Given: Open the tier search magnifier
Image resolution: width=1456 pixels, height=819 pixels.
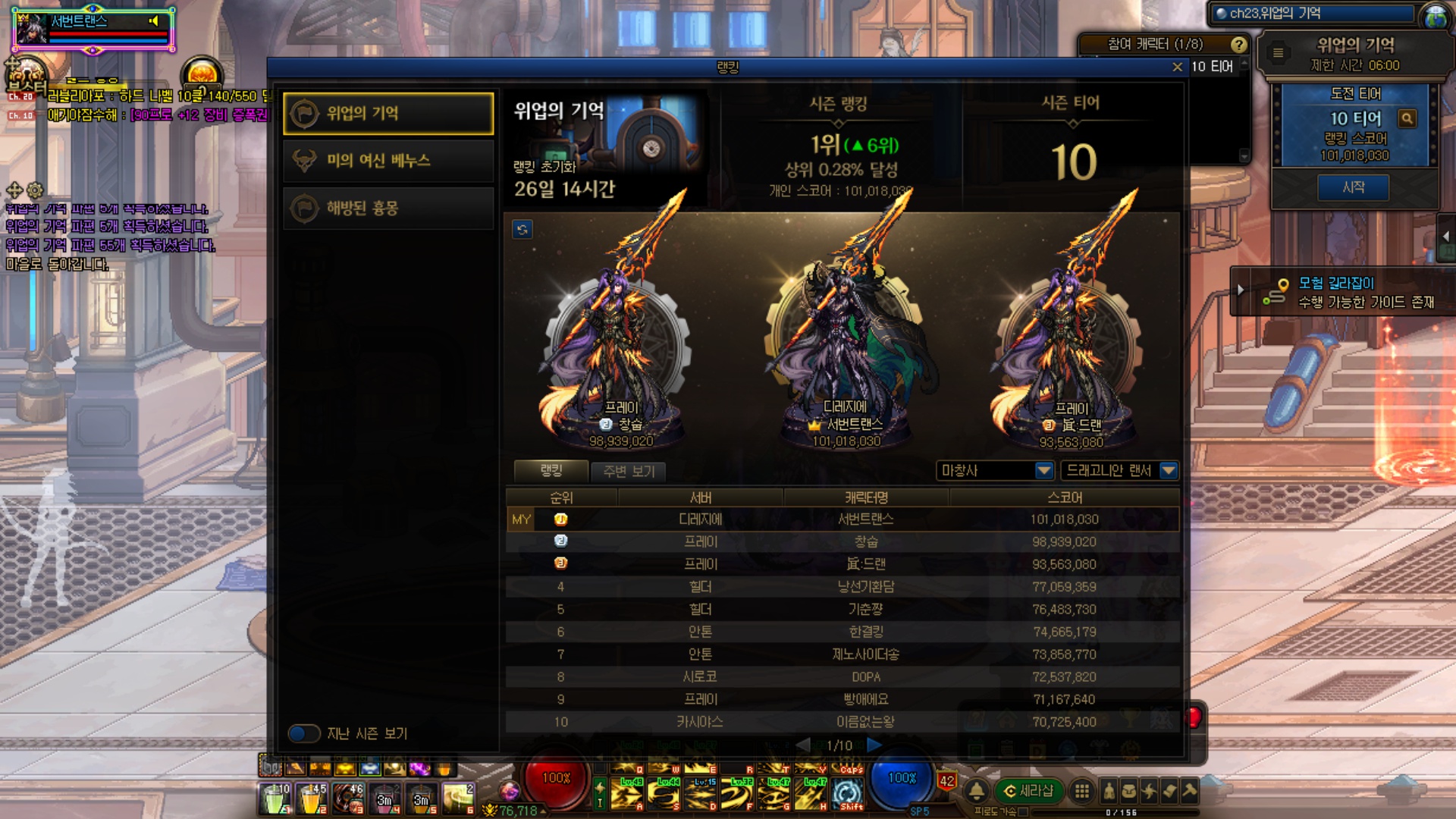Looking at the screenshot, I should [x=1407, y=118].
